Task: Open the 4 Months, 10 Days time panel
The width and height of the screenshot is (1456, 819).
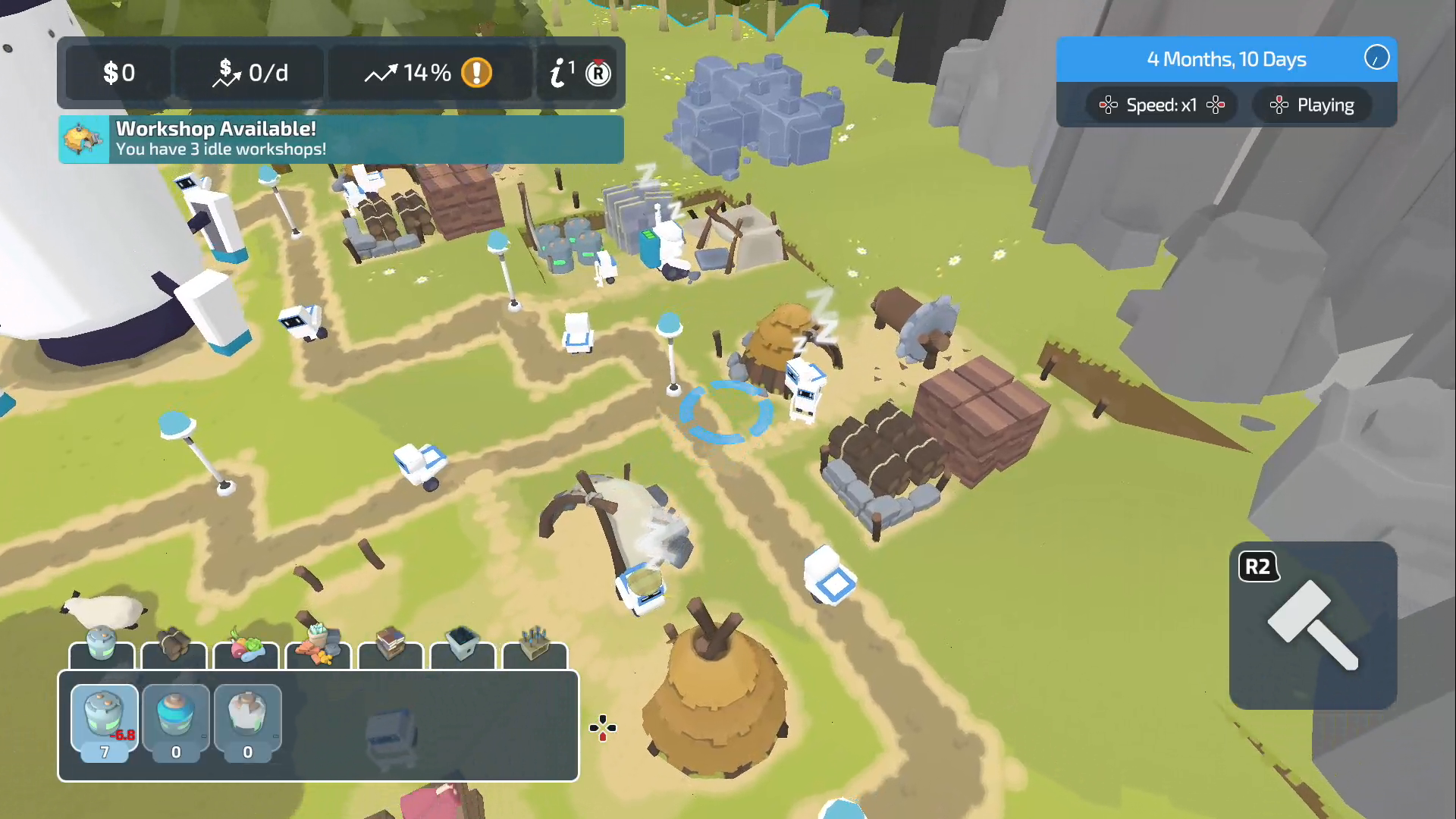Action: point(1226,59)
